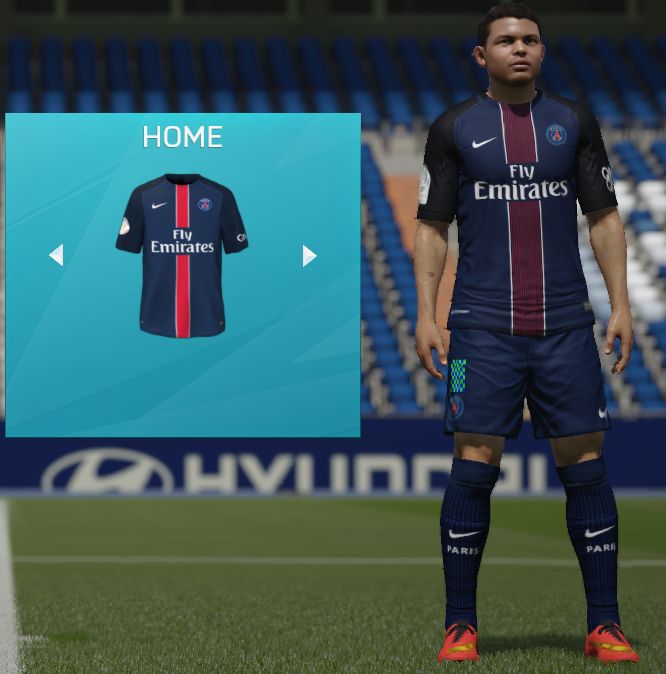This screenshot has height=674, width=666.
Task: Choose the home jersey preview
Action: pyautogui.click(x=182, y=255)
